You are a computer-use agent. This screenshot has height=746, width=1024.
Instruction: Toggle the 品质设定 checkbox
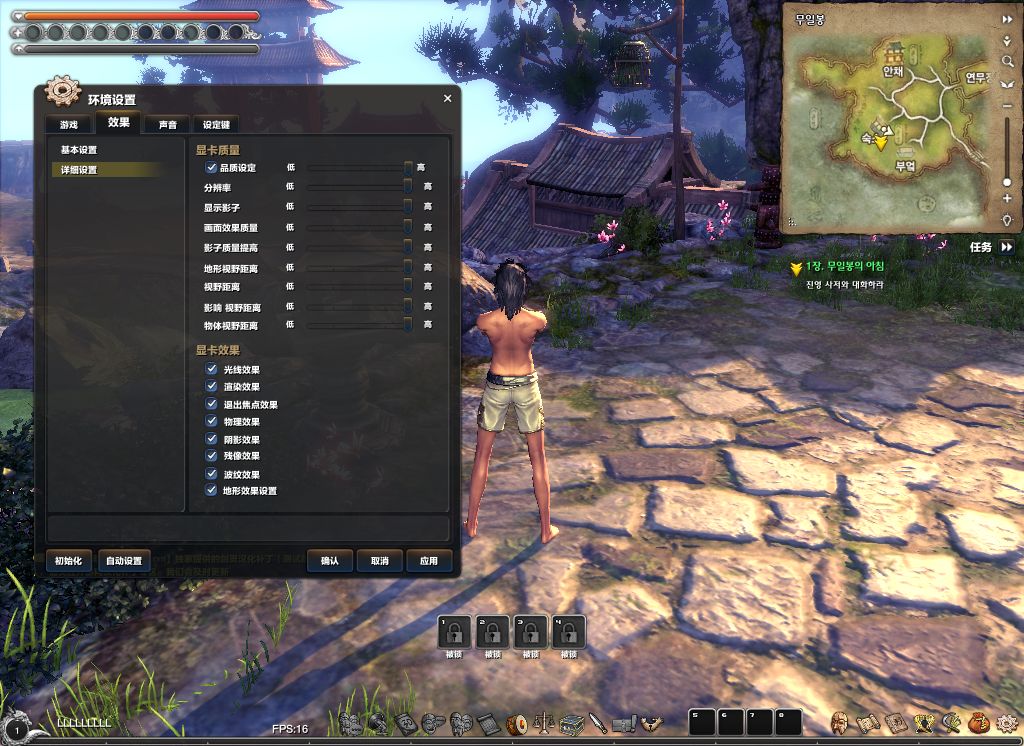pos(211,168)
